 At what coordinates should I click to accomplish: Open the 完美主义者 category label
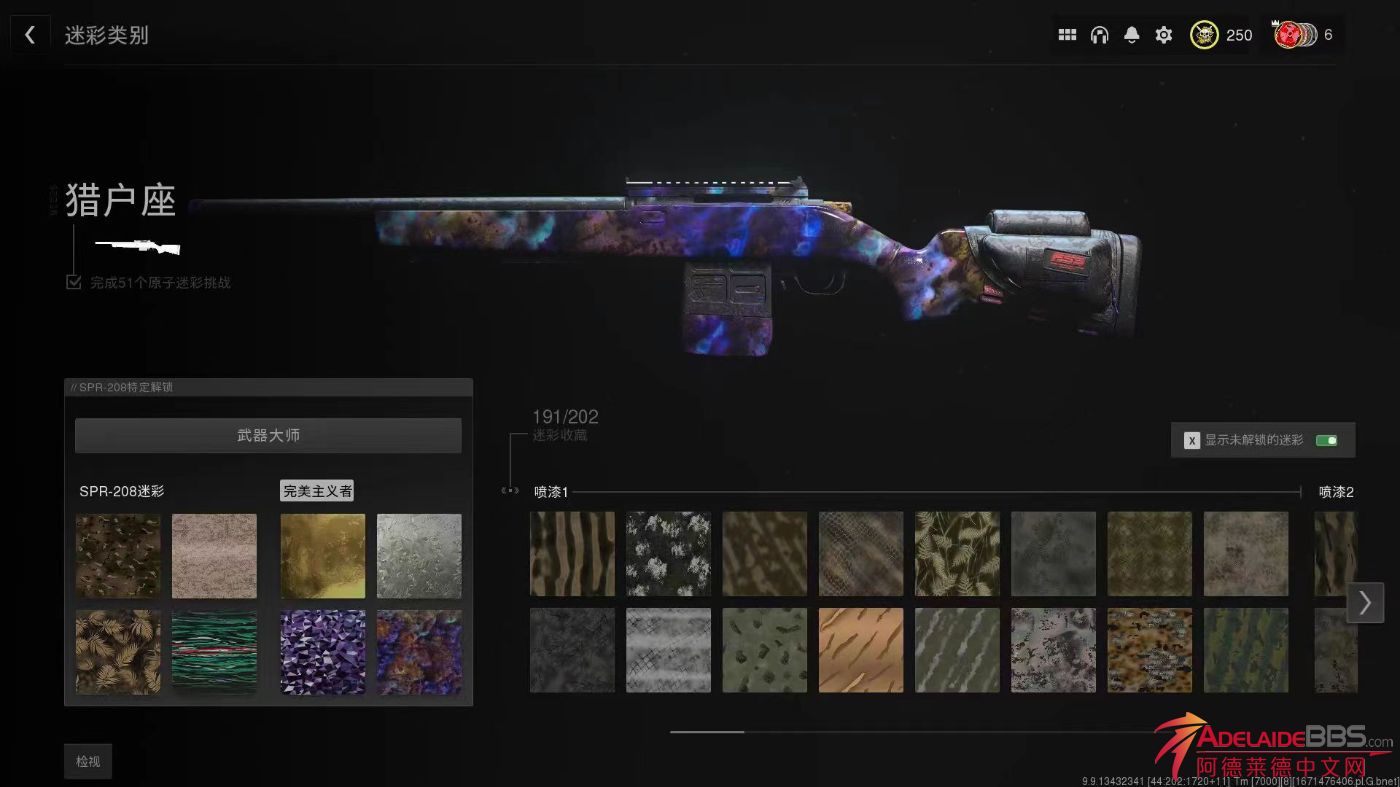317,491
